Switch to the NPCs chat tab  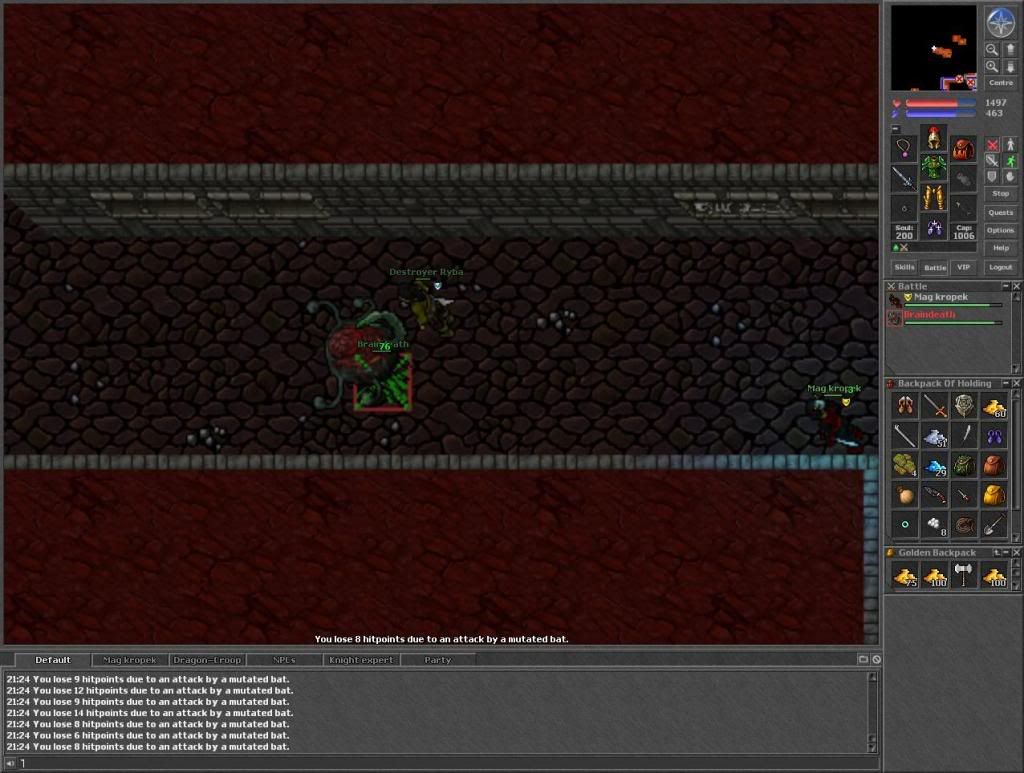pyautogui.click(x=284, y=660)
